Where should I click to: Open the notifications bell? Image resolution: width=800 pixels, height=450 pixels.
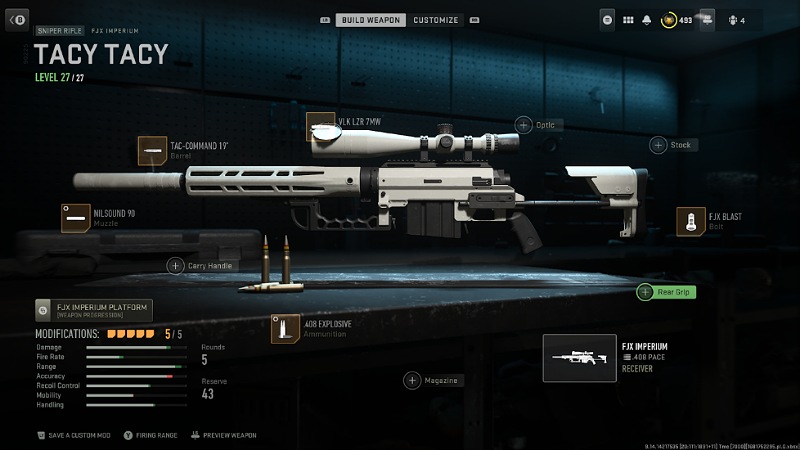point(648,20)
